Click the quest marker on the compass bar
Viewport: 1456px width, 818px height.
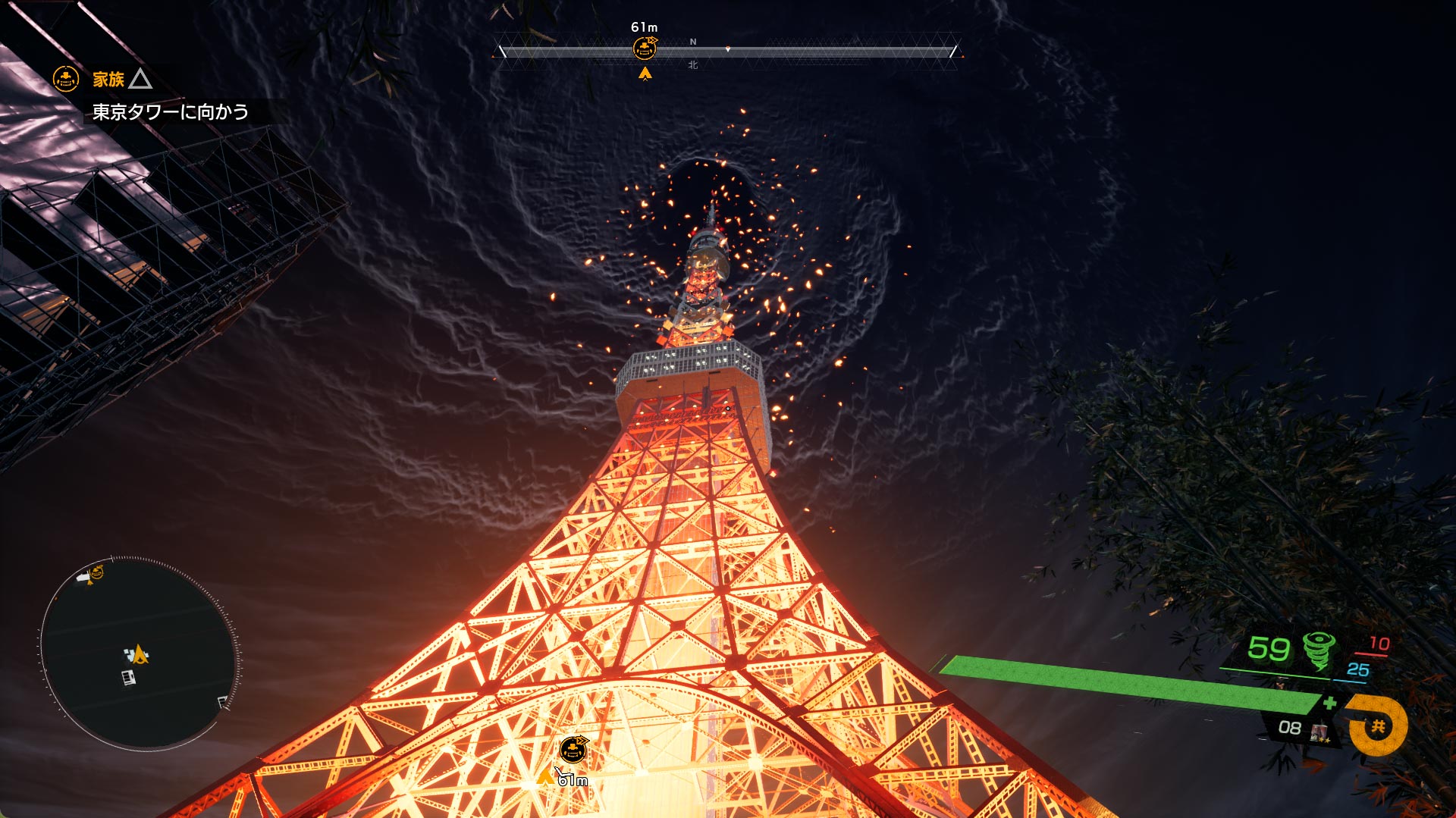[645, 49]
